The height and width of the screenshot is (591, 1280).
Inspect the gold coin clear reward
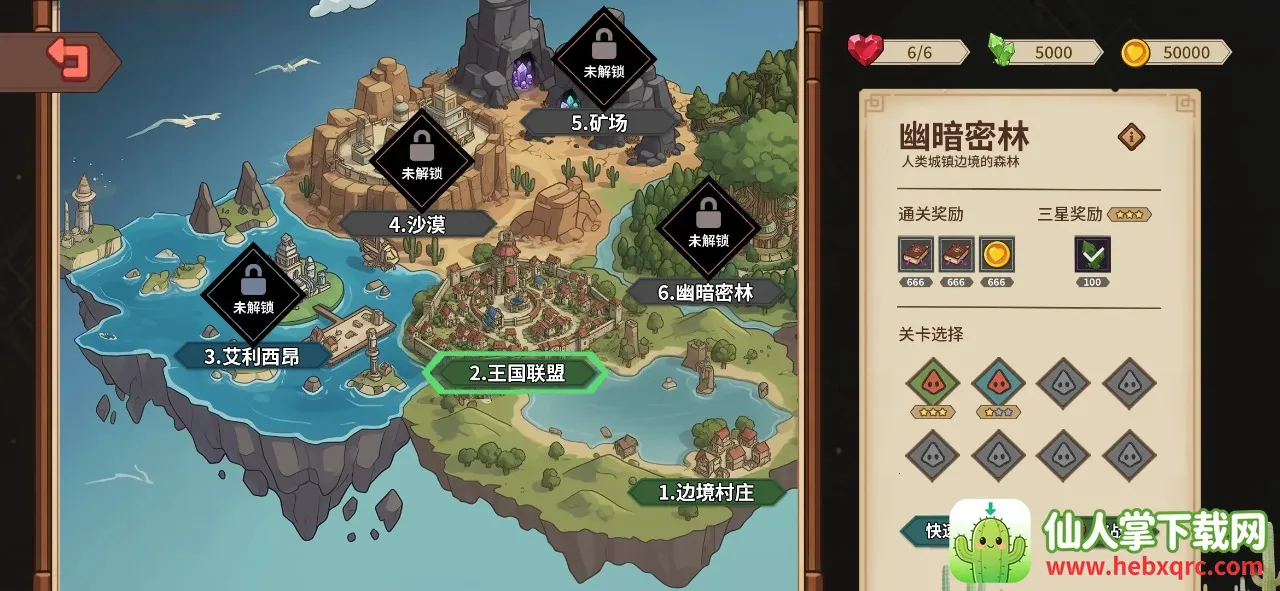coord(996,254)
